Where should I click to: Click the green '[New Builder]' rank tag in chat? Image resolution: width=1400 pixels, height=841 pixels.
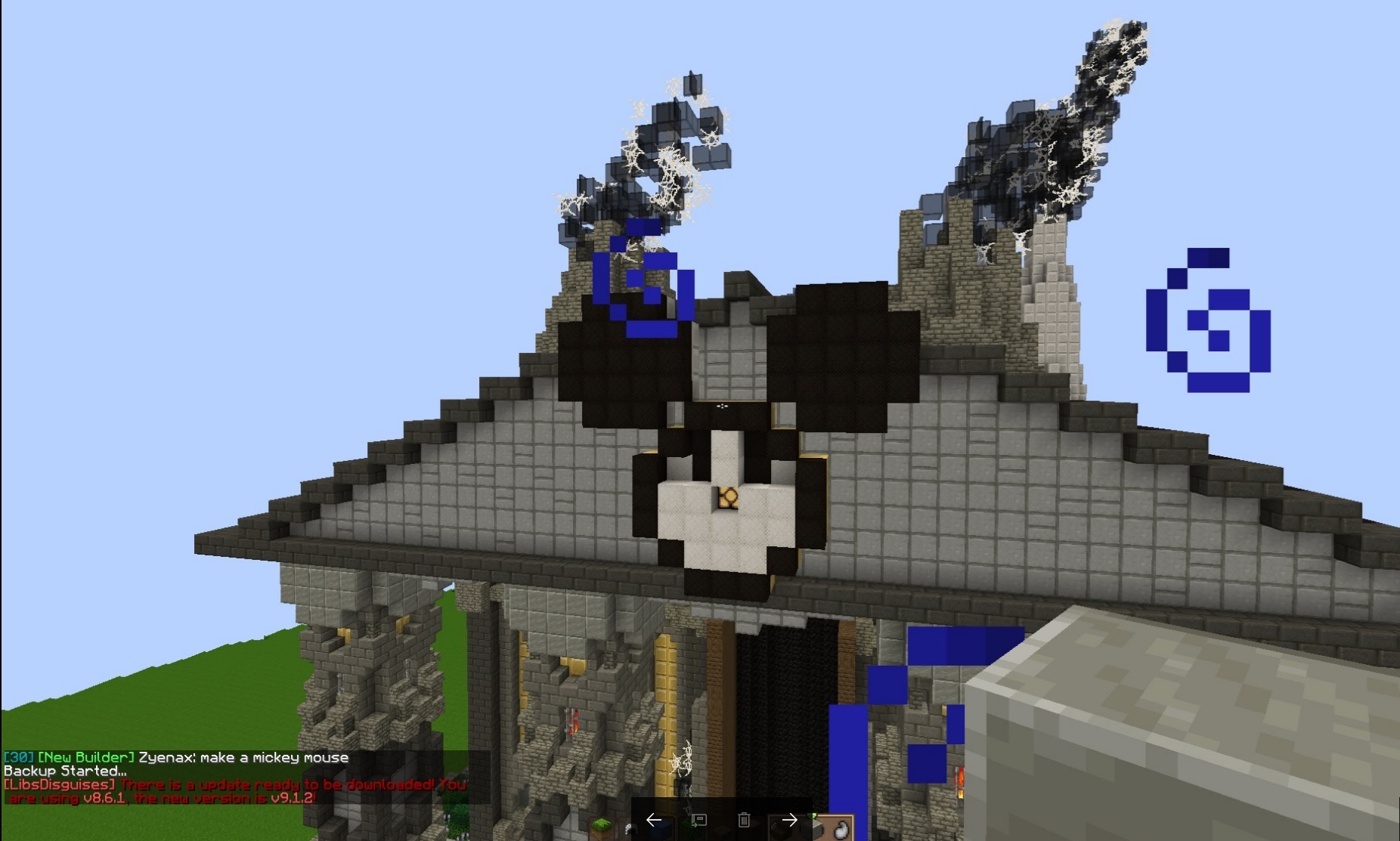tap(87, 758)
